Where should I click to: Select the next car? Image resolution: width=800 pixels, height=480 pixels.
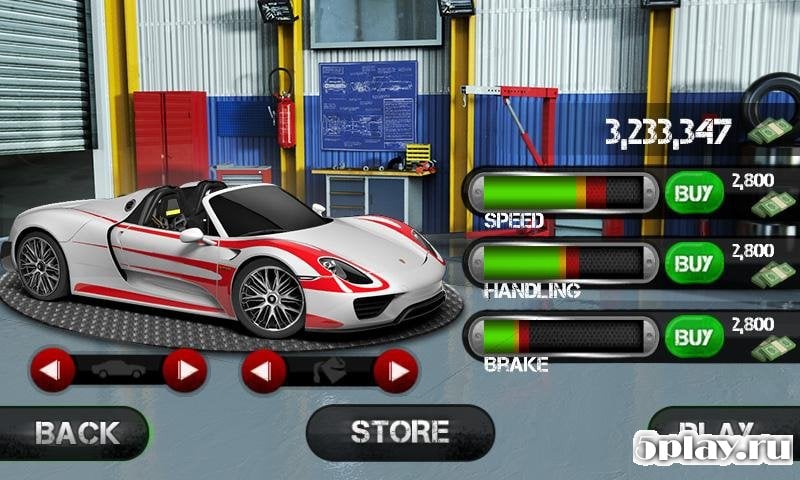click(184, 371)
